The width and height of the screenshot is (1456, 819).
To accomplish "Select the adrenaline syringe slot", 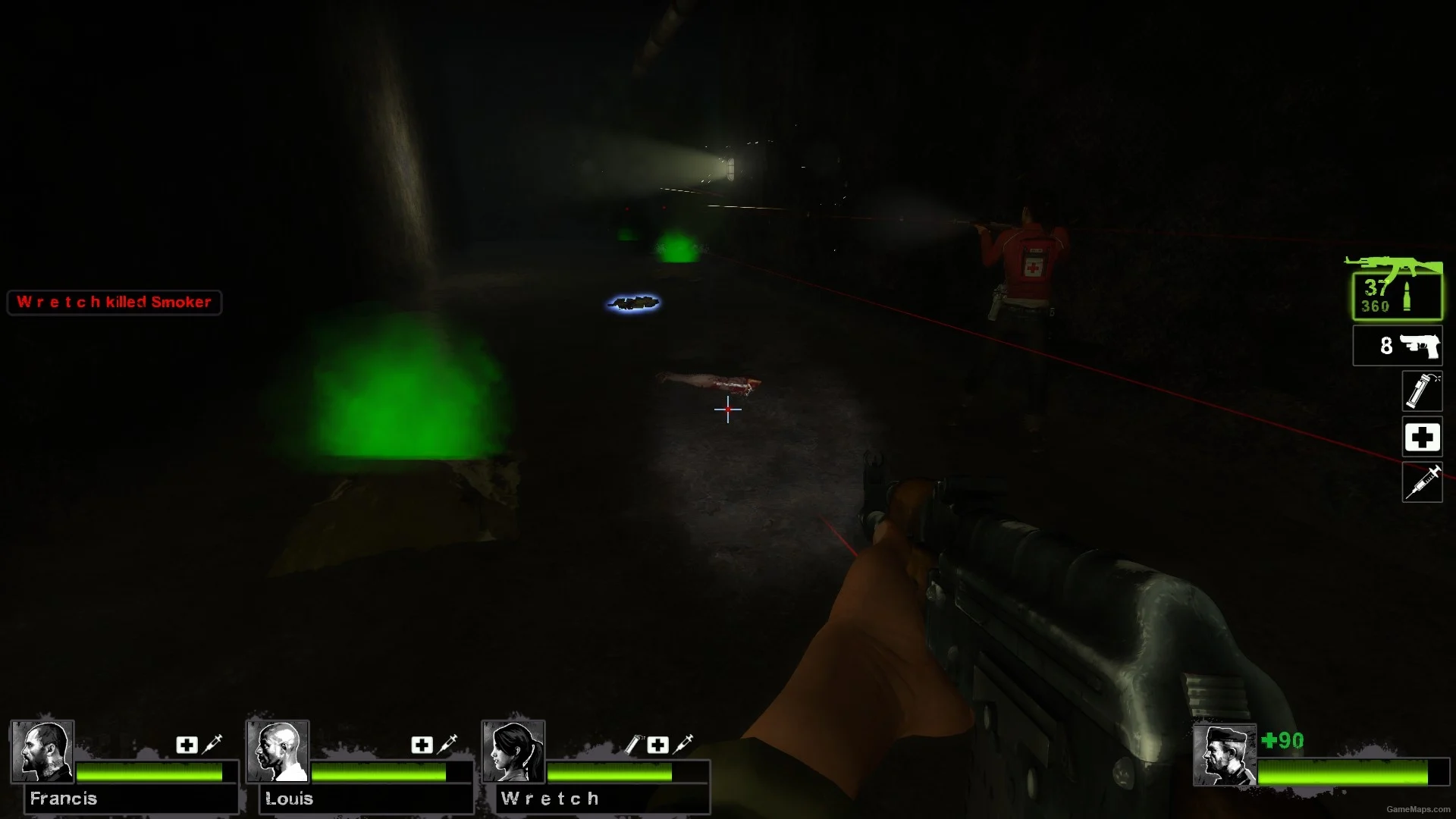I will [1421, 482].
